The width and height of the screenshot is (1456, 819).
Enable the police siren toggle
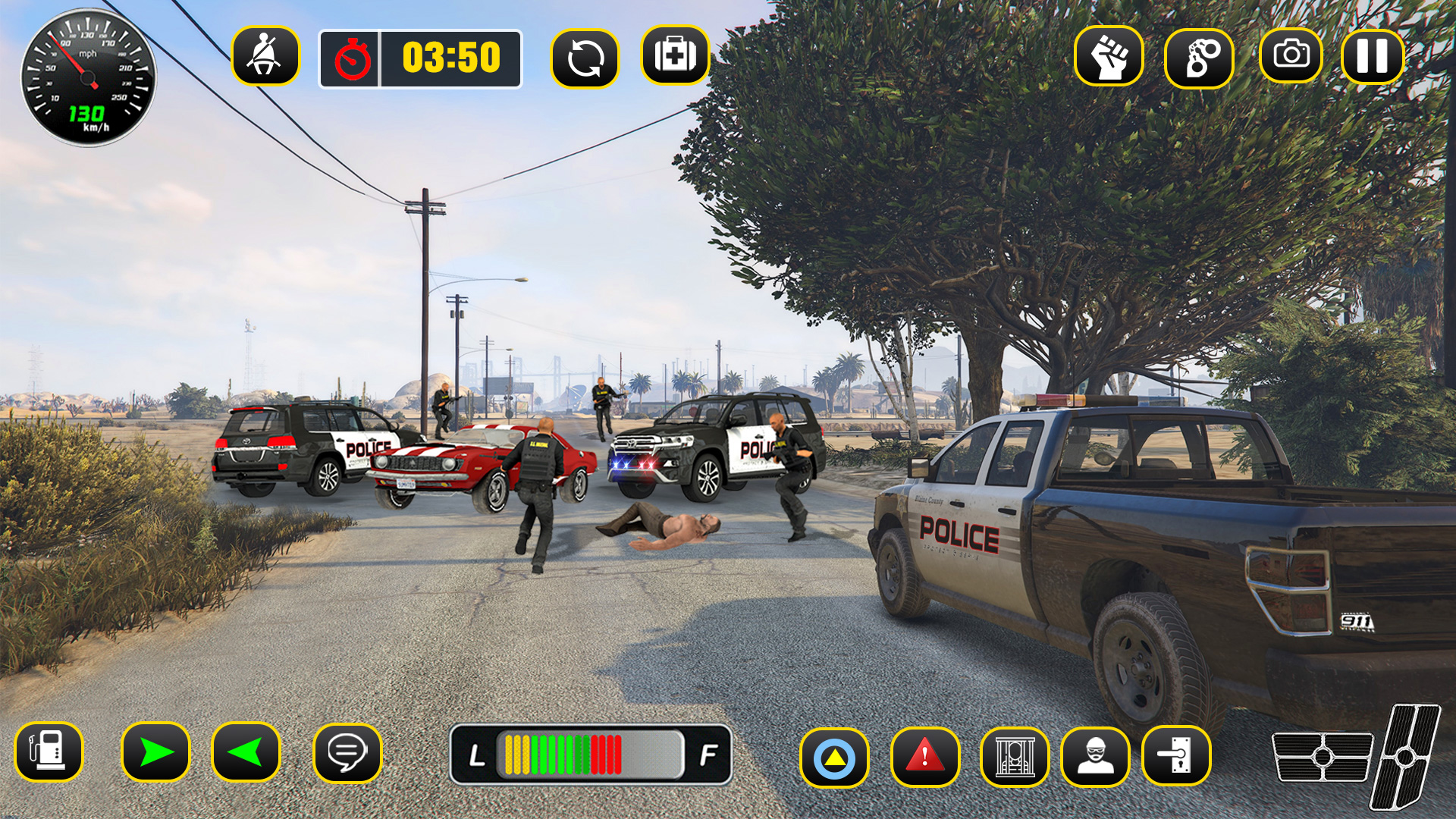[834, 755]
